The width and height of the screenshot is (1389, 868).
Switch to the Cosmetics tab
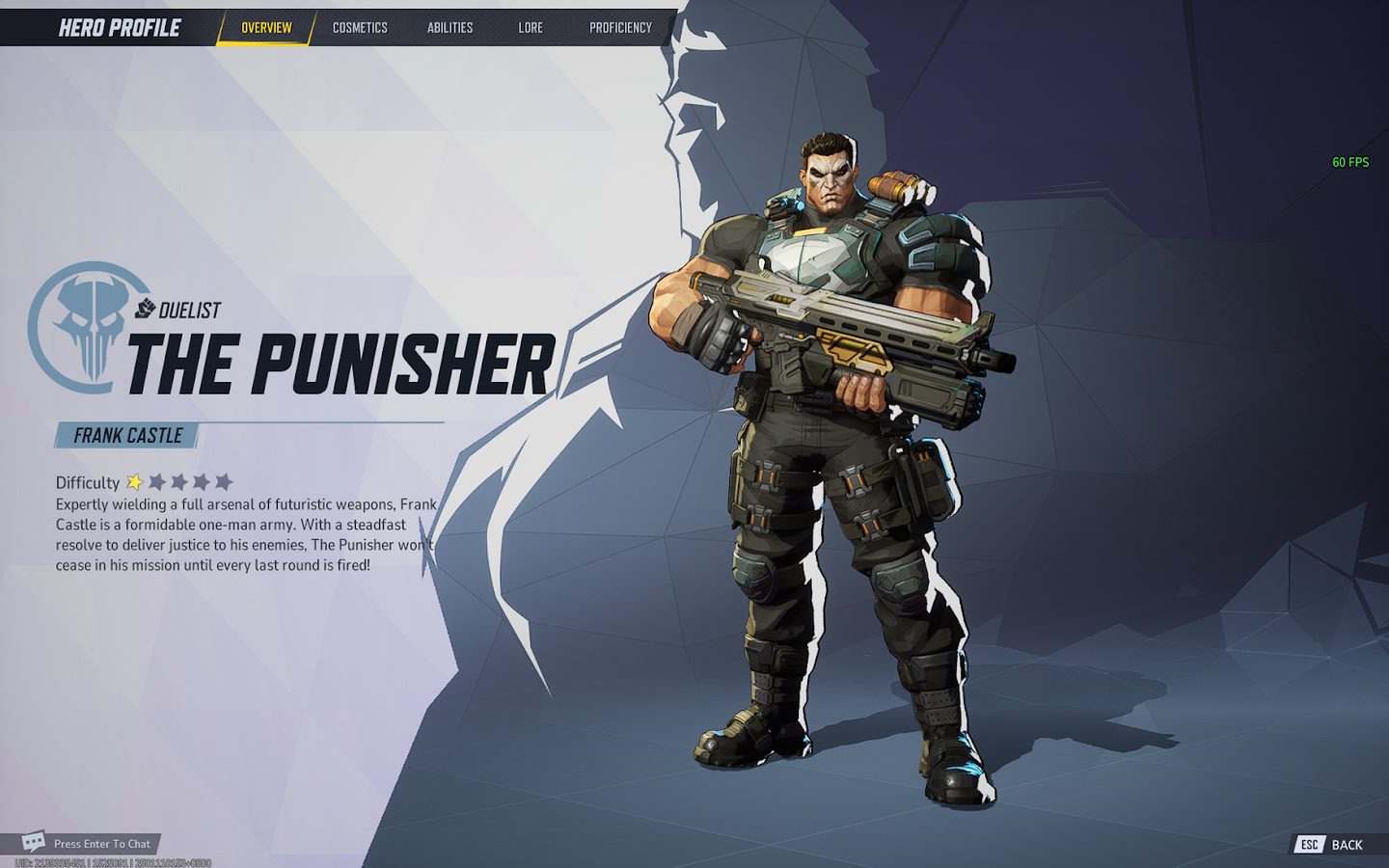(359, 28)
